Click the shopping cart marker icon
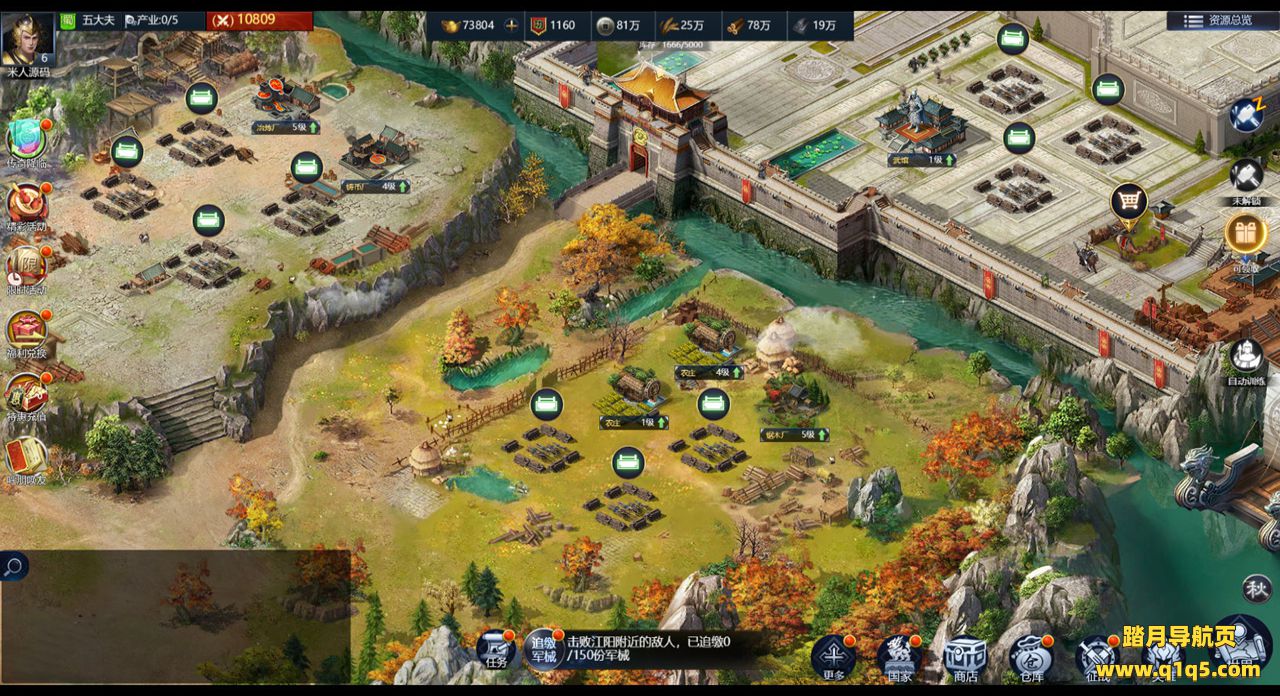Viewport: 1280px width, 696px height. click(1129, 202)
